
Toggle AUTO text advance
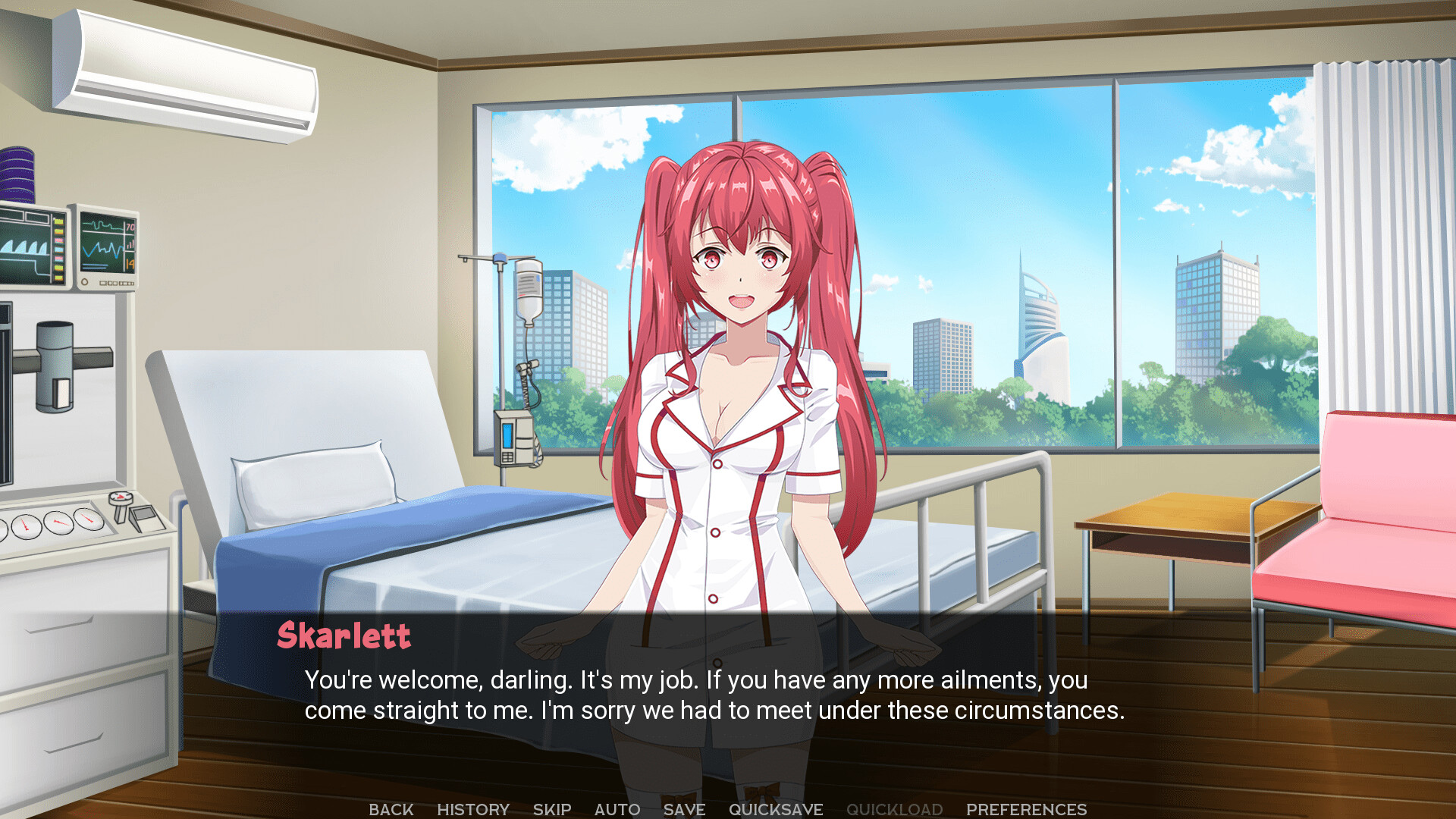[617, 808]
